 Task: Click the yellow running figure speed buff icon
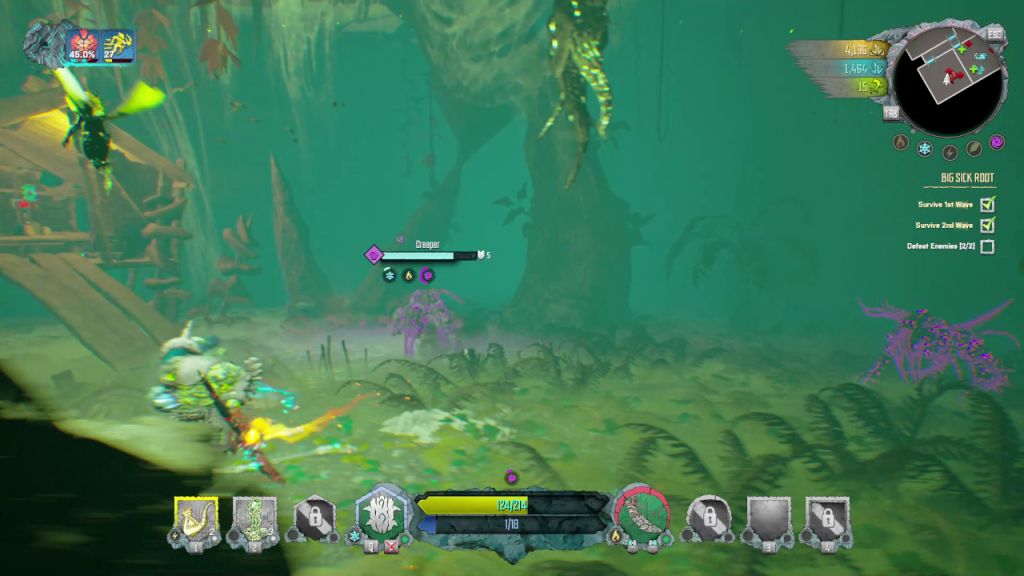click(x=117, y=45)
